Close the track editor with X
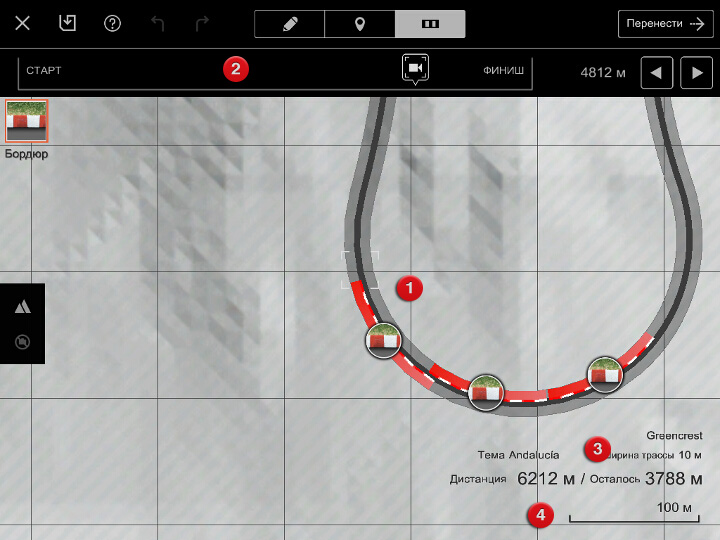 [23, 24]
